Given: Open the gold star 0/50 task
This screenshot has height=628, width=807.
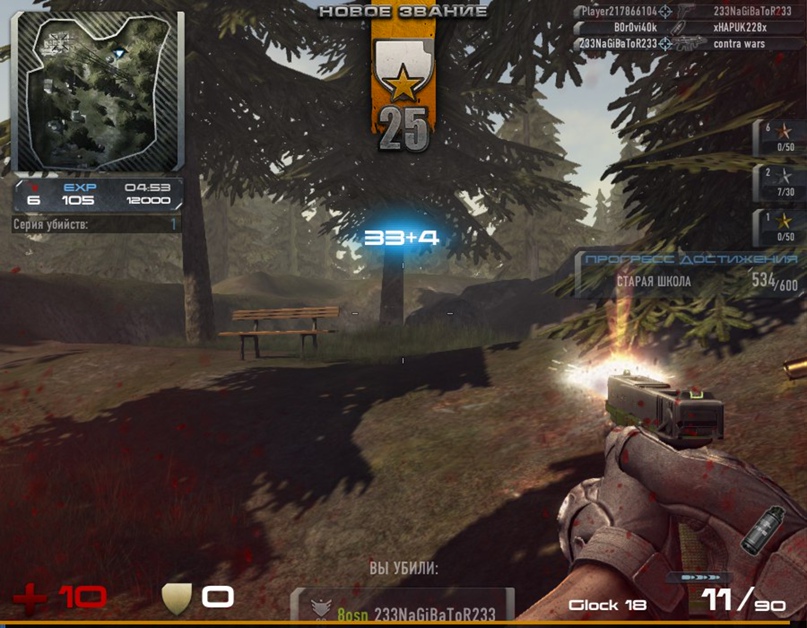Looking at the screenshot, I should click(x=780, y=226).
